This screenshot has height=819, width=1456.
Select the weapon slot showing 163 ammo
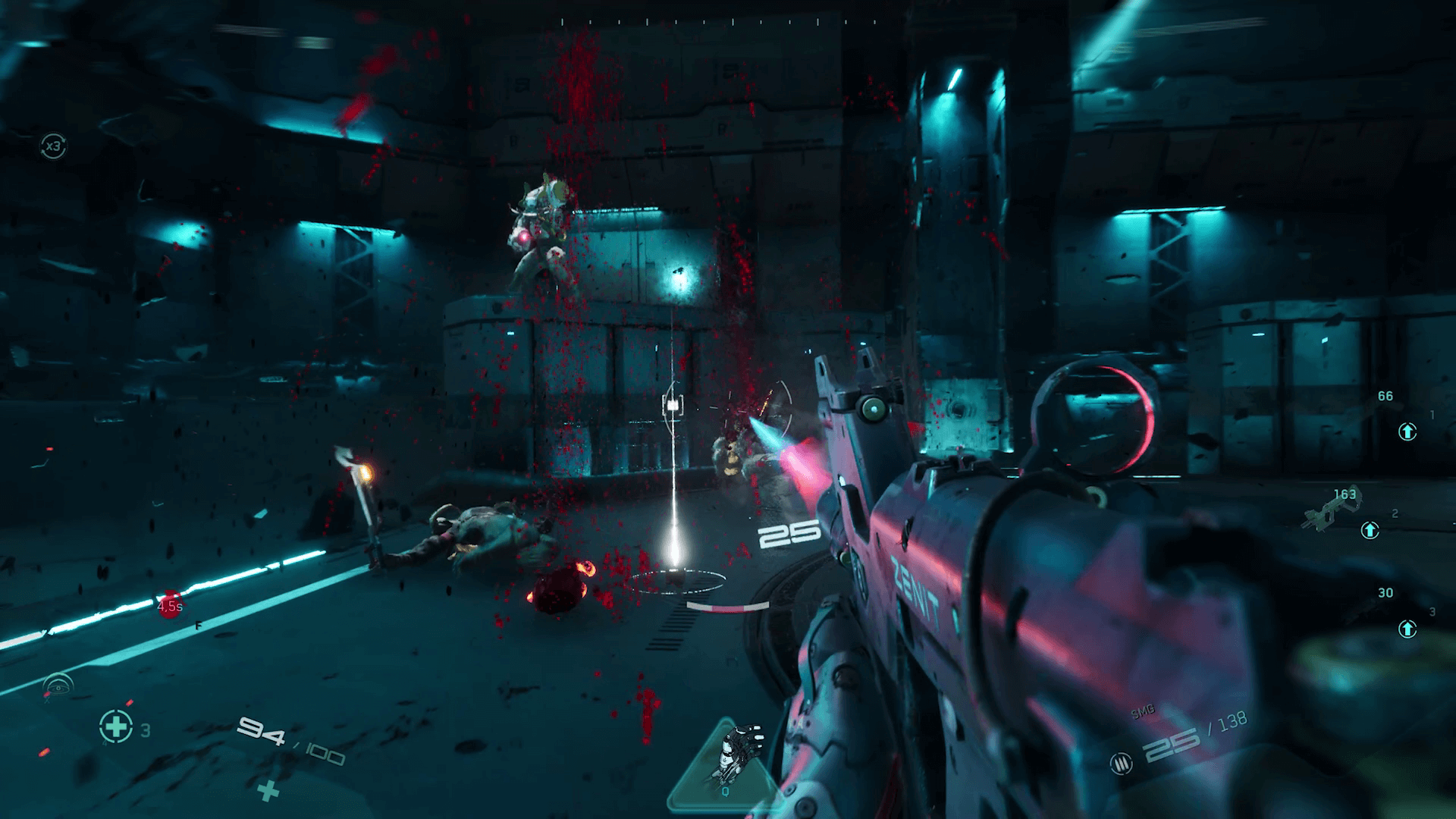point(1336,510)
